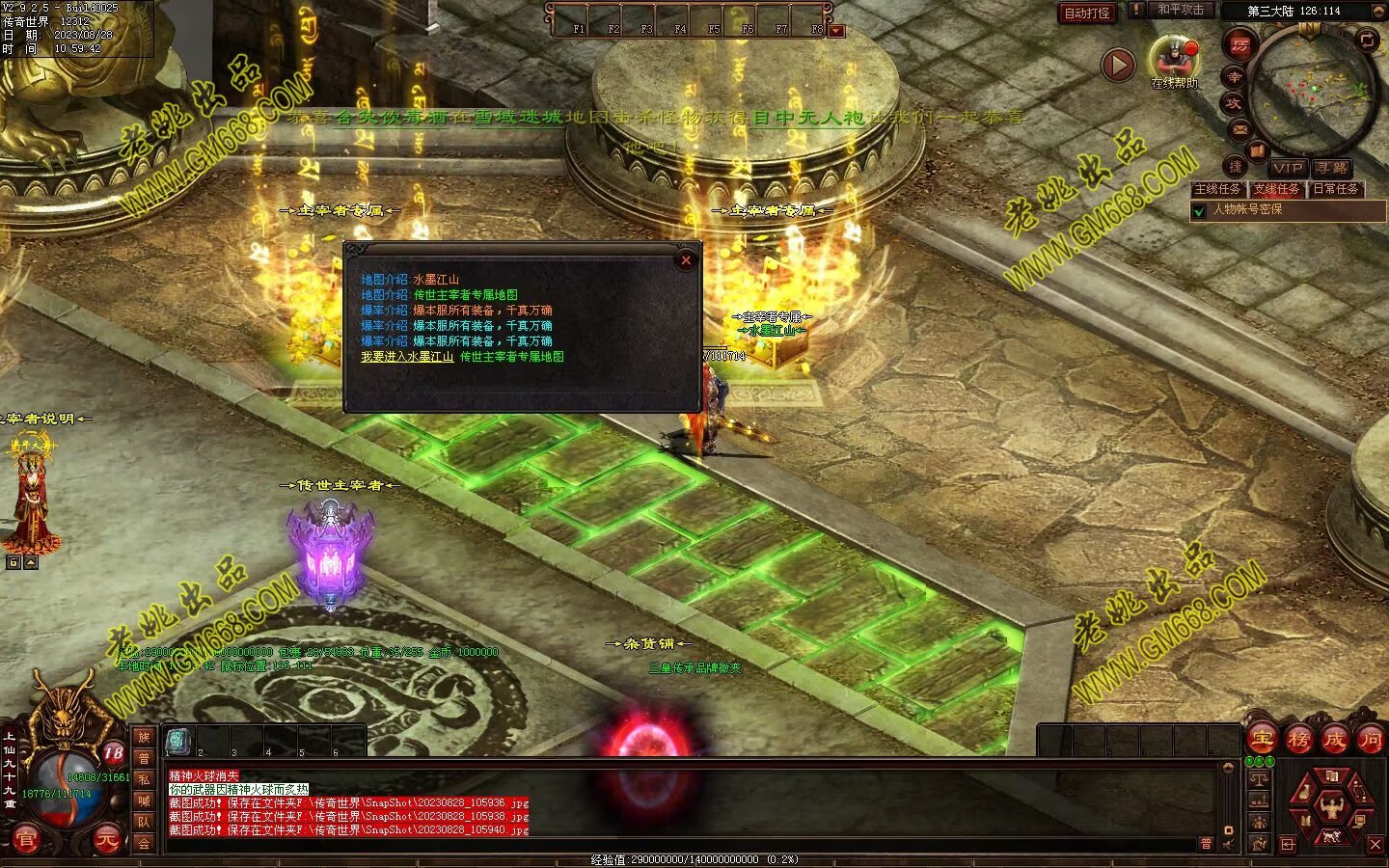The height and width of the screenshot is (868, 1389).
Task: Choose the 我要进入水墨江山 dialogue link
Action: [407, 357]
